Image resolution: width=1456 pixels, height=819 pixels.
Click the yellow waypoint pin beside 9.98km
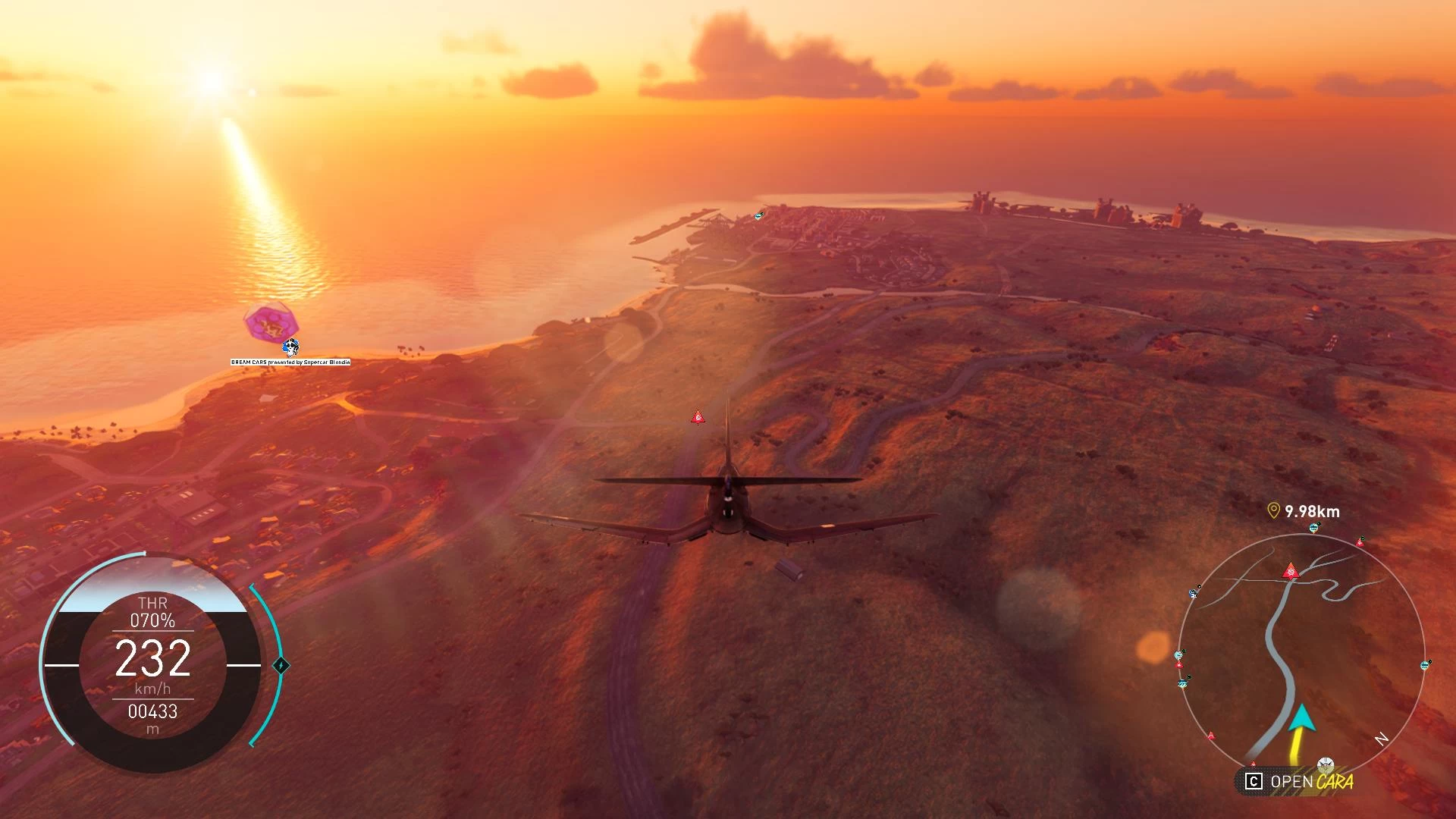click(1273, 511)
